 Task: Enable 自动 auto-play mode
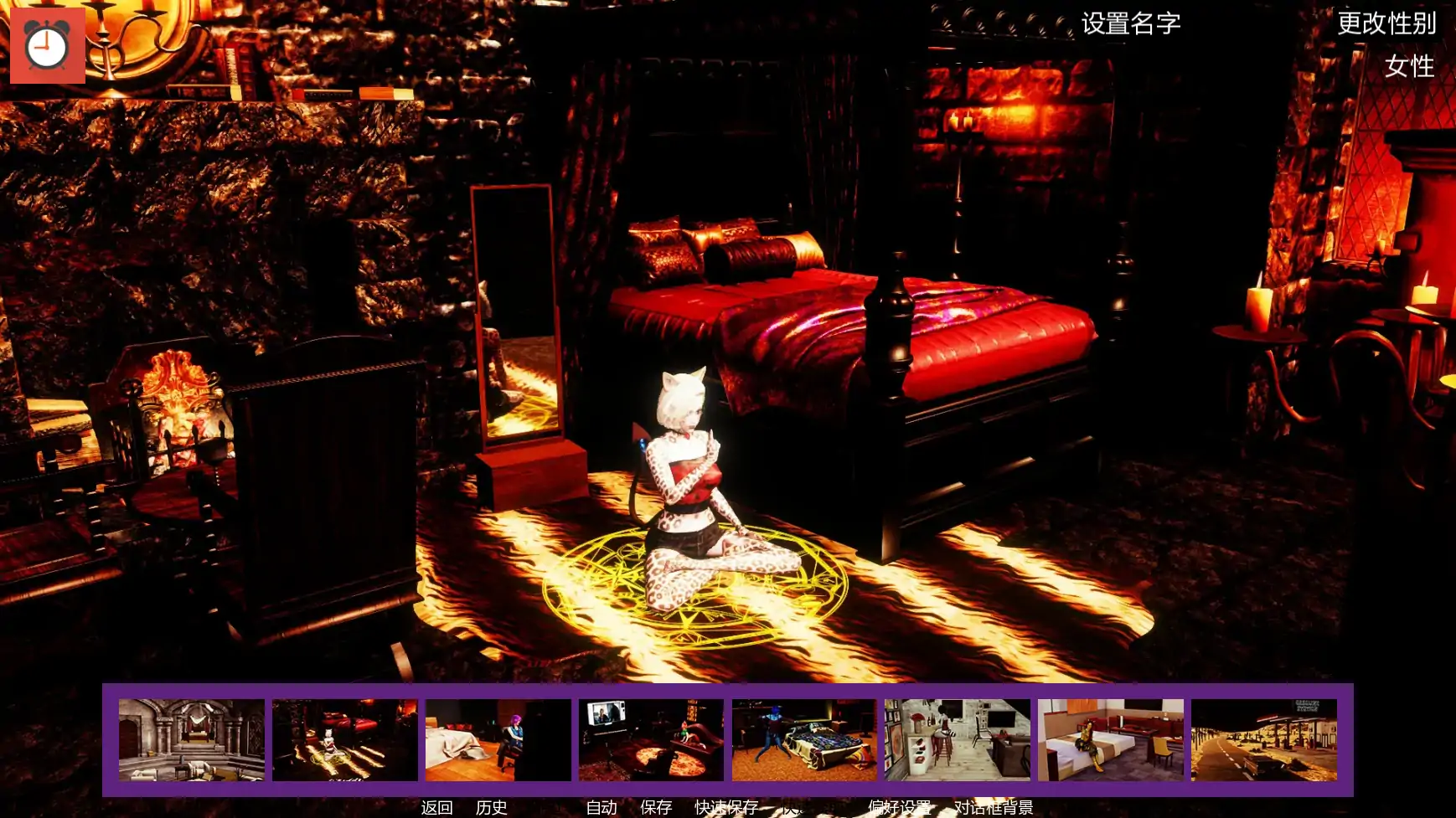coord(601,808)
